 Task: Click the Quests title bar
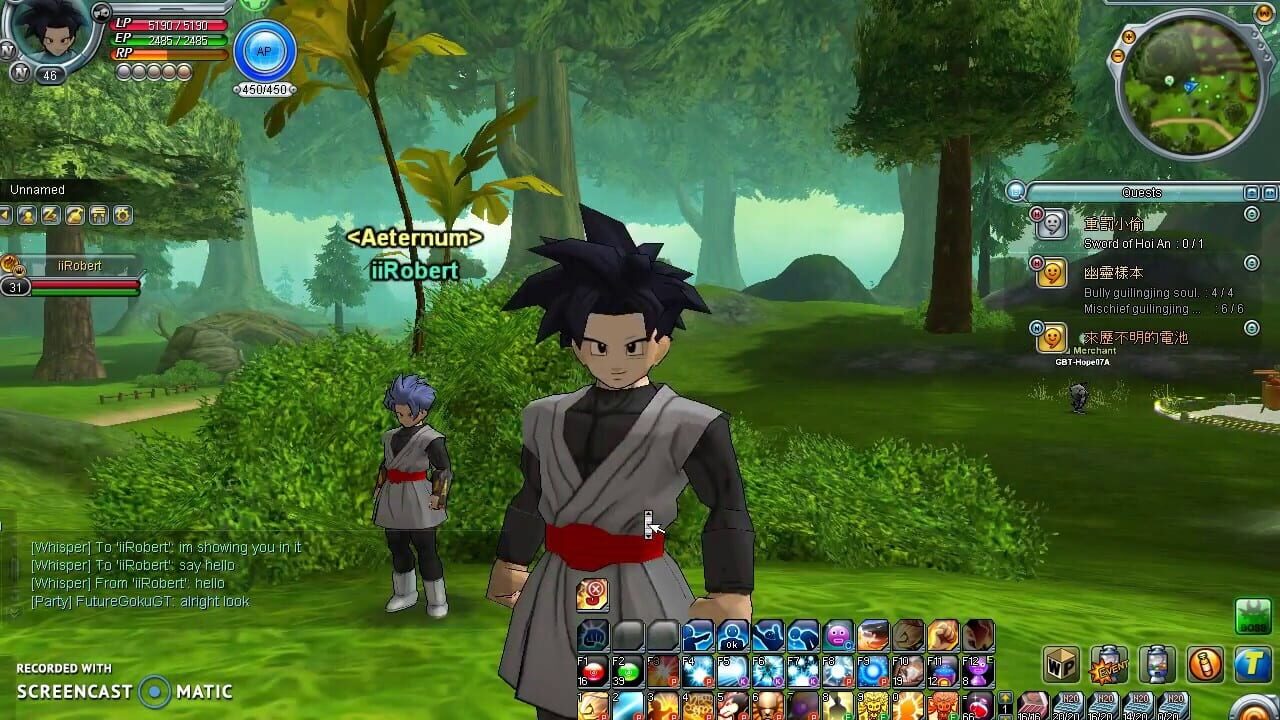coord(1140,192)
